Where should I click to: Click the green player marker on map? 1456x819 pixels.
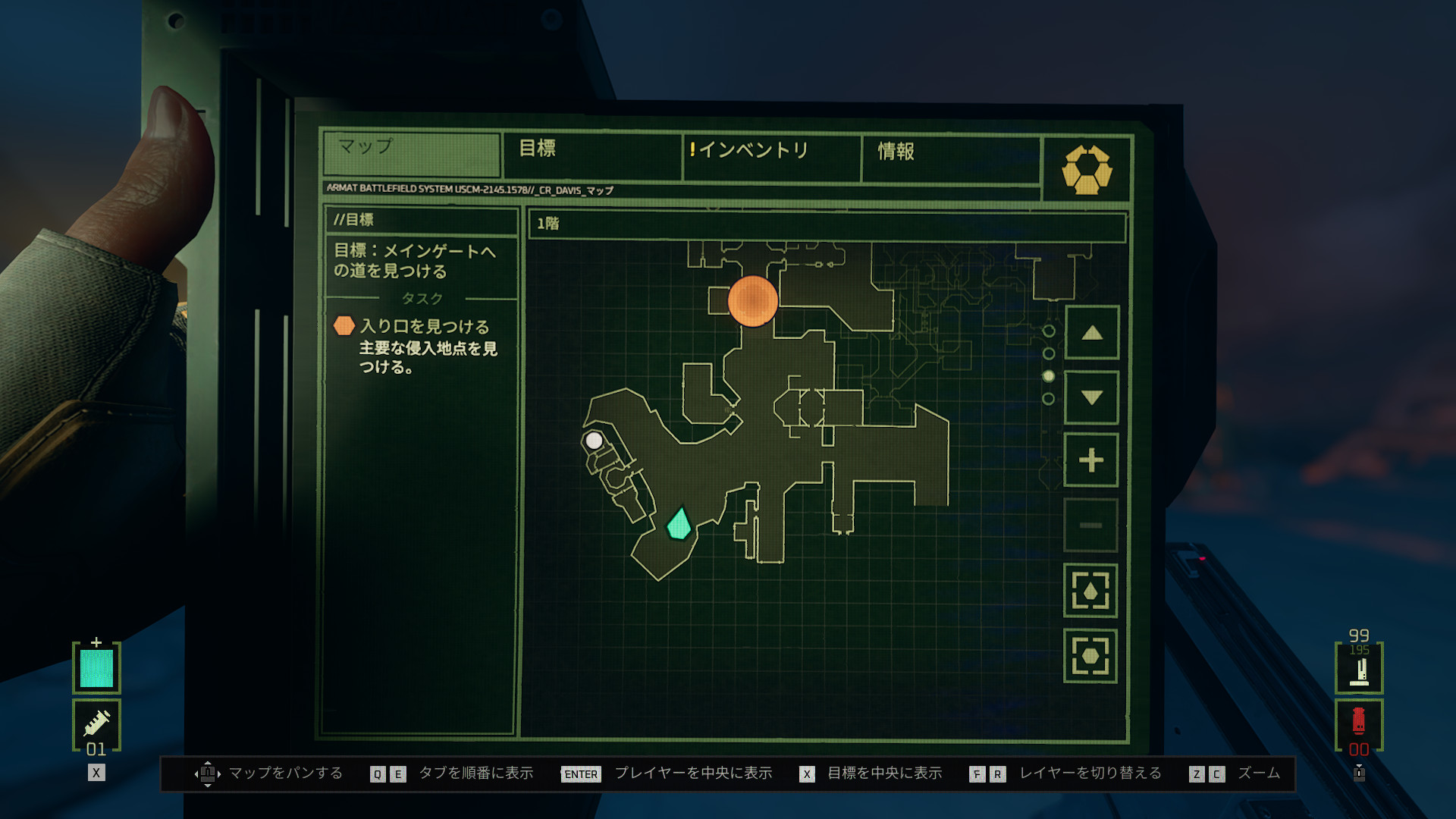tap(679, 524)
